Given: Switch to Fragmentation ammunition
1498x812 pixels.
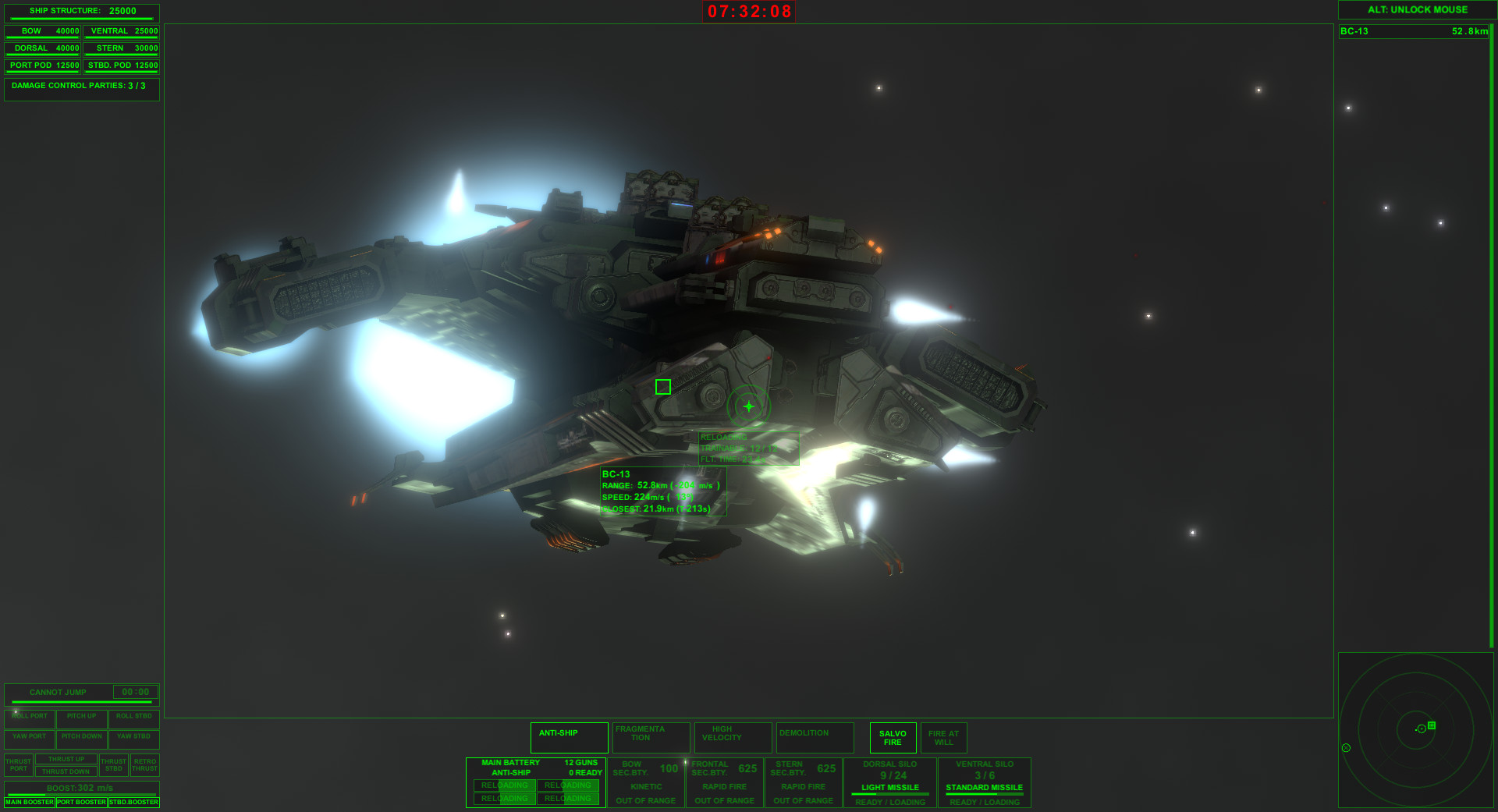Looking at the screenshot, I should (651, 737).
